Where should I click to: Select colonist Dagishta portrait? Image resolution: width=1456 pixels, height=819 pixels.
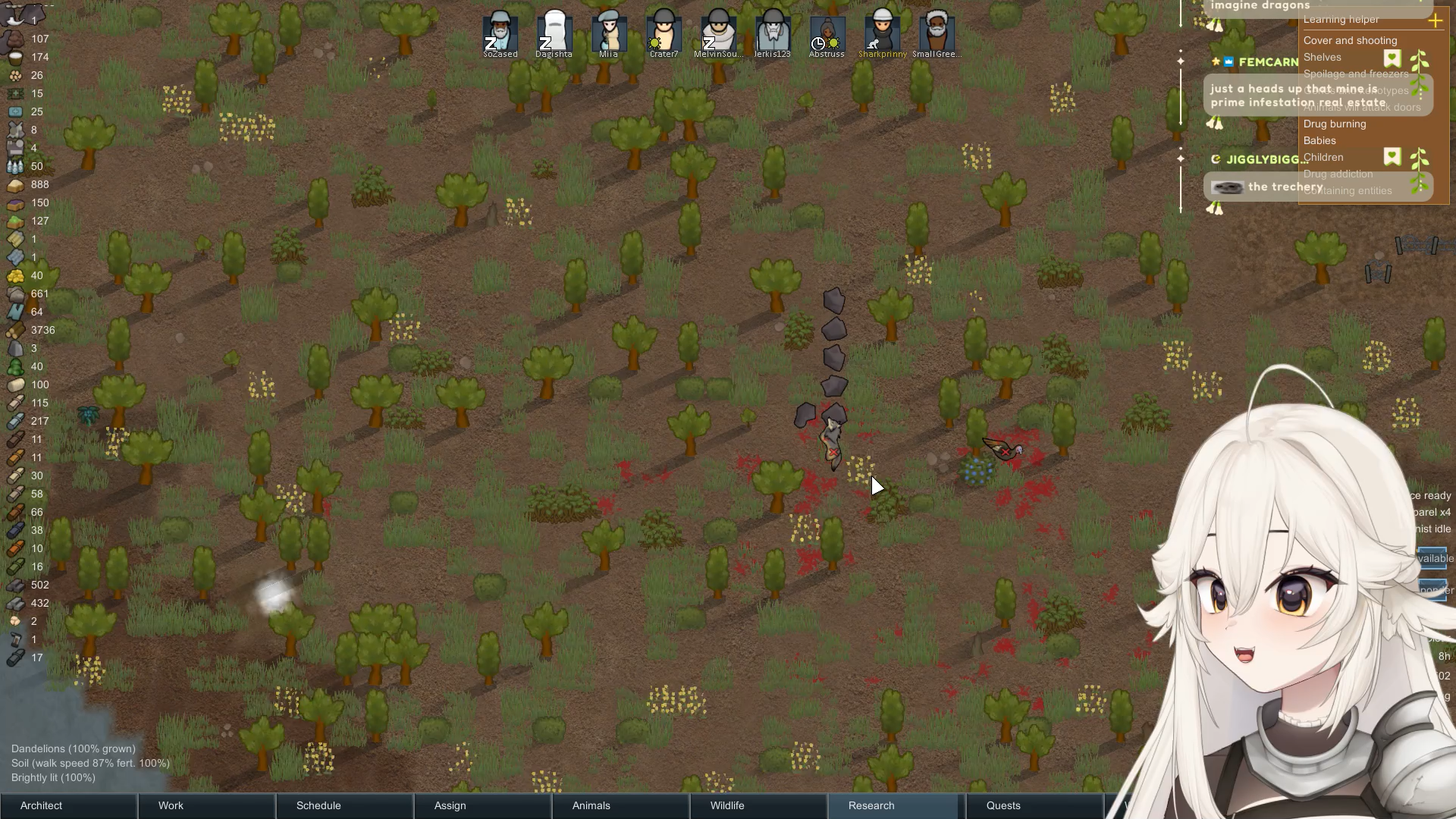click(554, 33)
